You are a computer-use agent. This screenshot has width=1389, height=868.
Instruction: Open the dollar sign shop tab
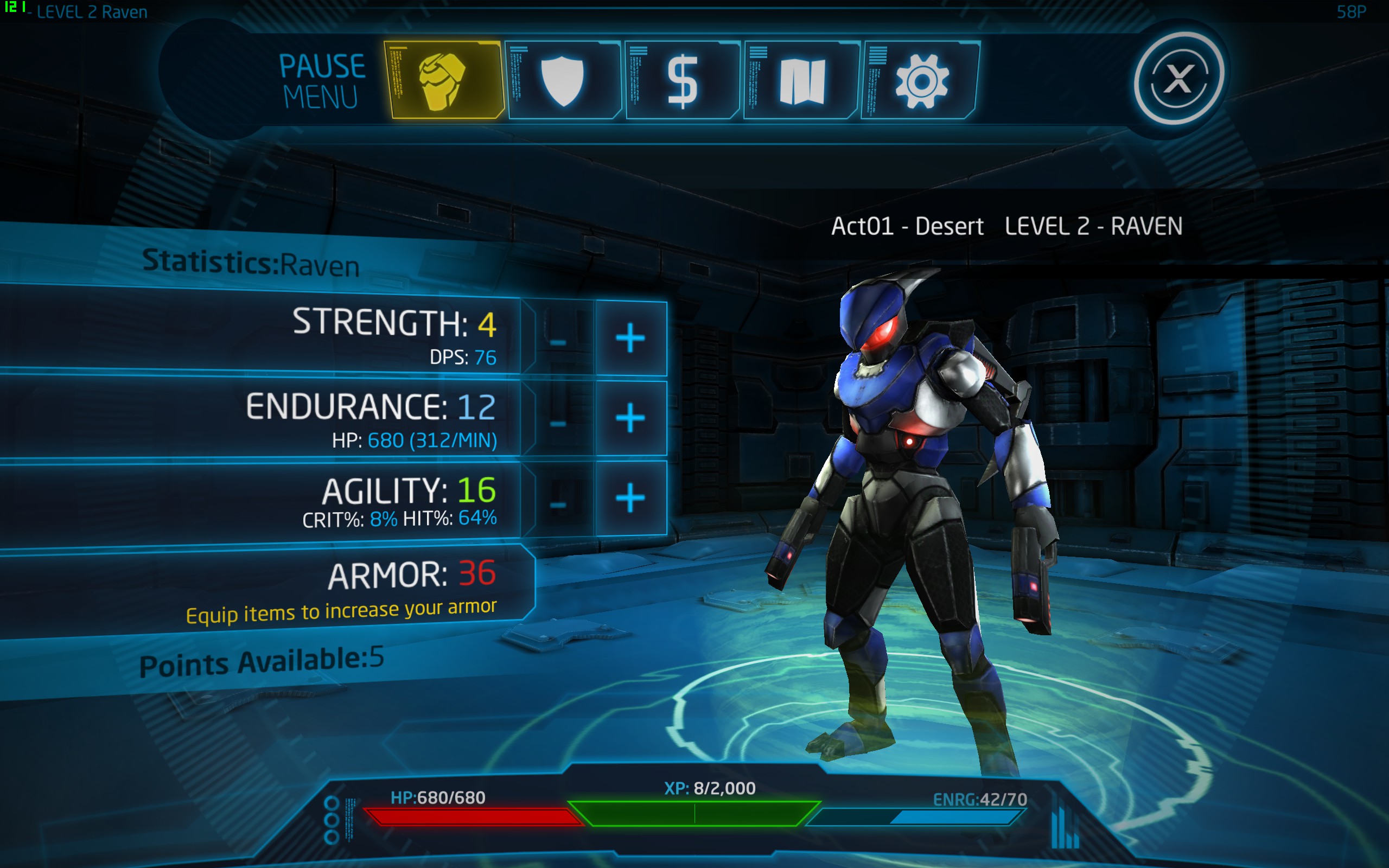point(682,80)
